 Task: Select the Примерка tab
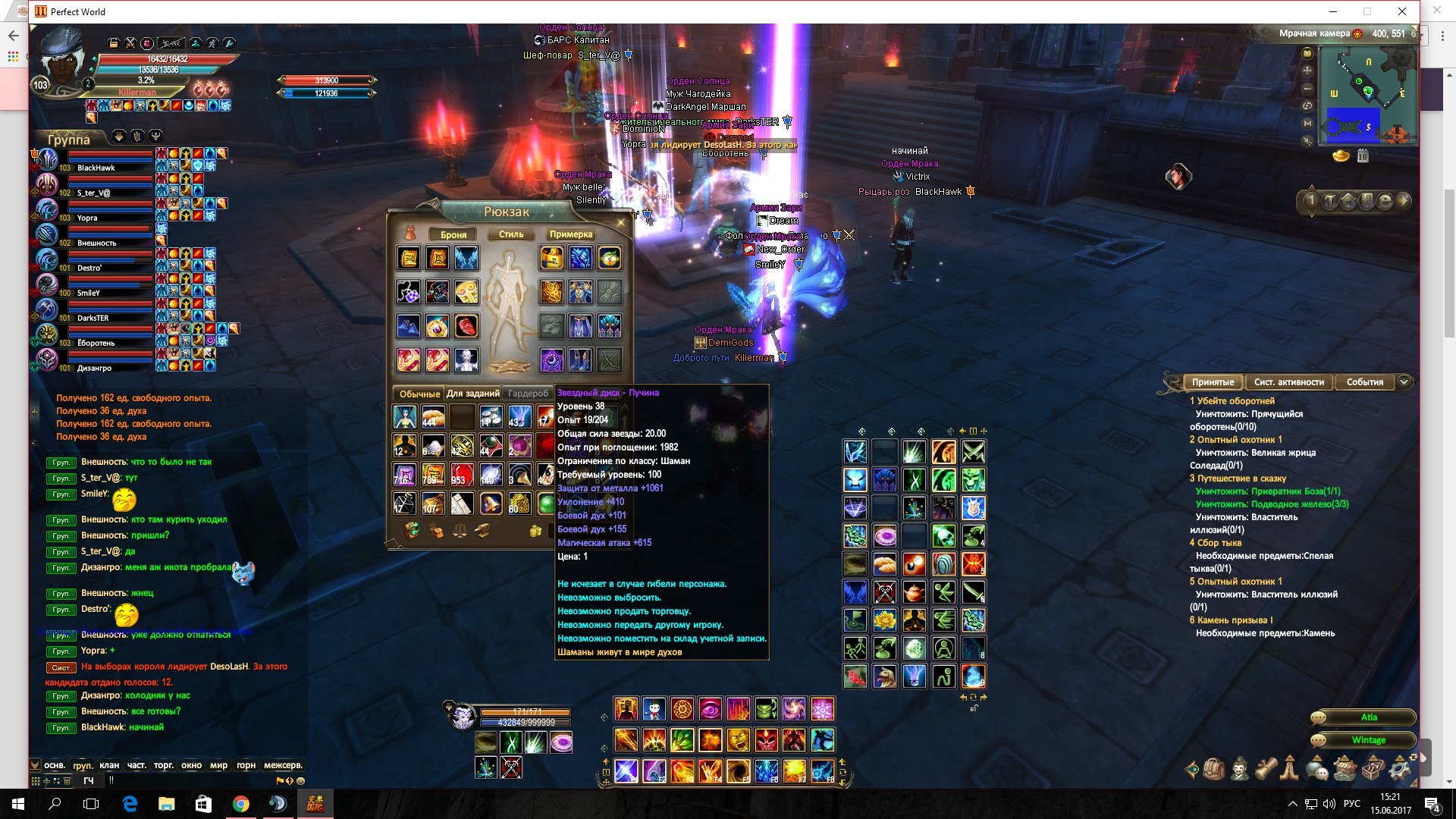point(571,234)
